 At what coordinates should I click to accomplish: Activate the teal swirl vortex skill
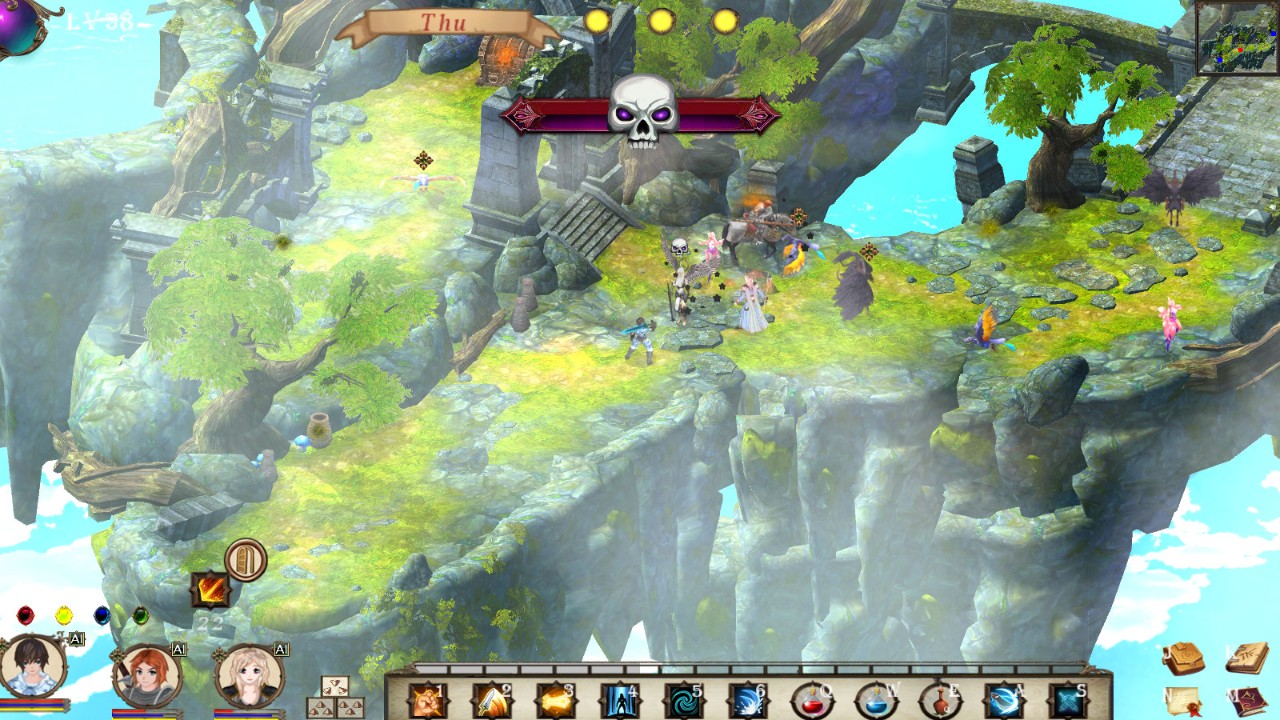[681, 700]
